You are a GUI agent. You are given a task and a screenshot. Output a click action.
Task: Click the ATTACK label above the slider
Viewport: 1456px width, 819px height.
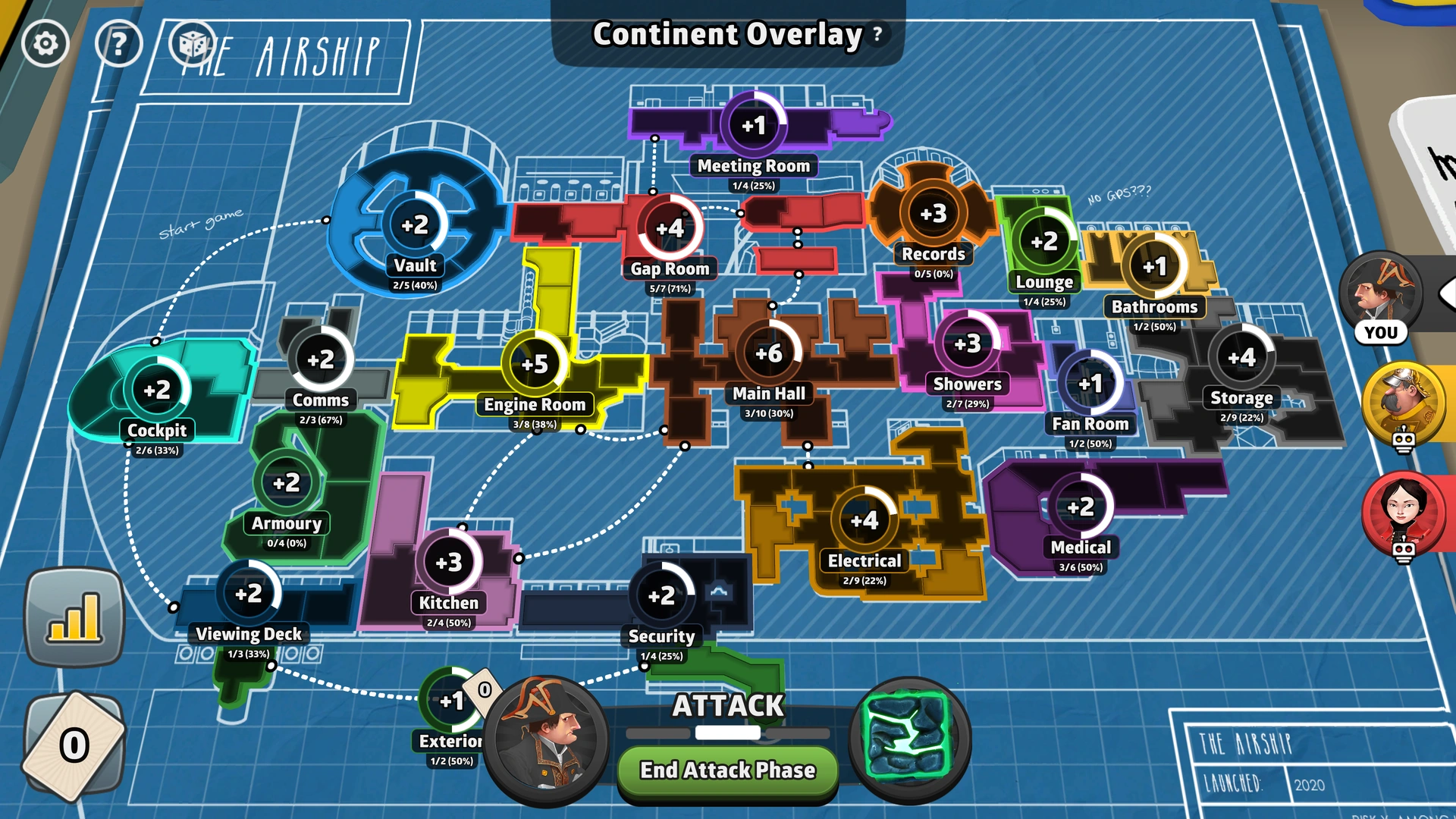[x=726, y=704]
